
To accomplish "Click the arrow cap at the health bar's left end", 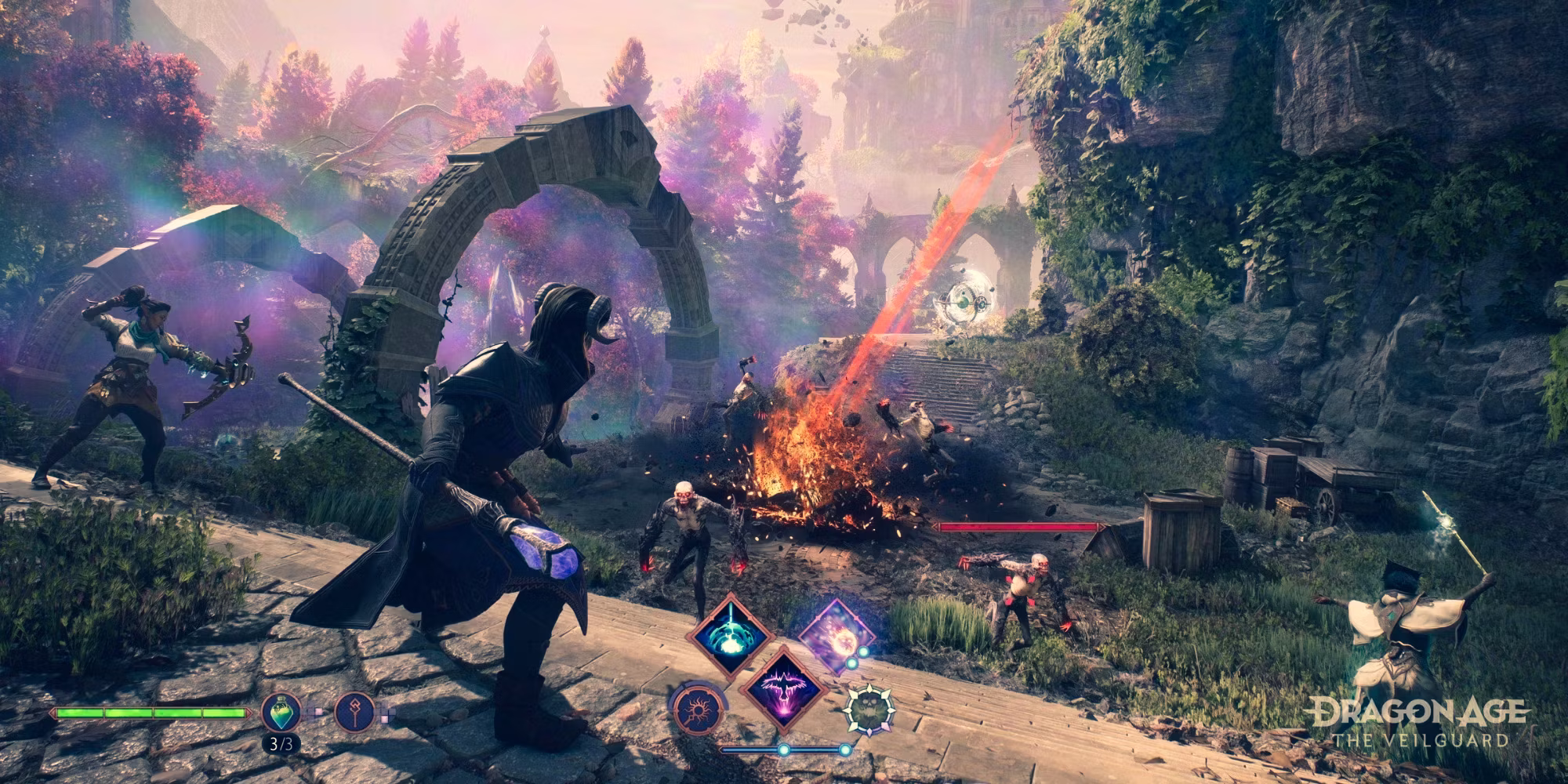I will pyautogui.click(x=53, y=712).
